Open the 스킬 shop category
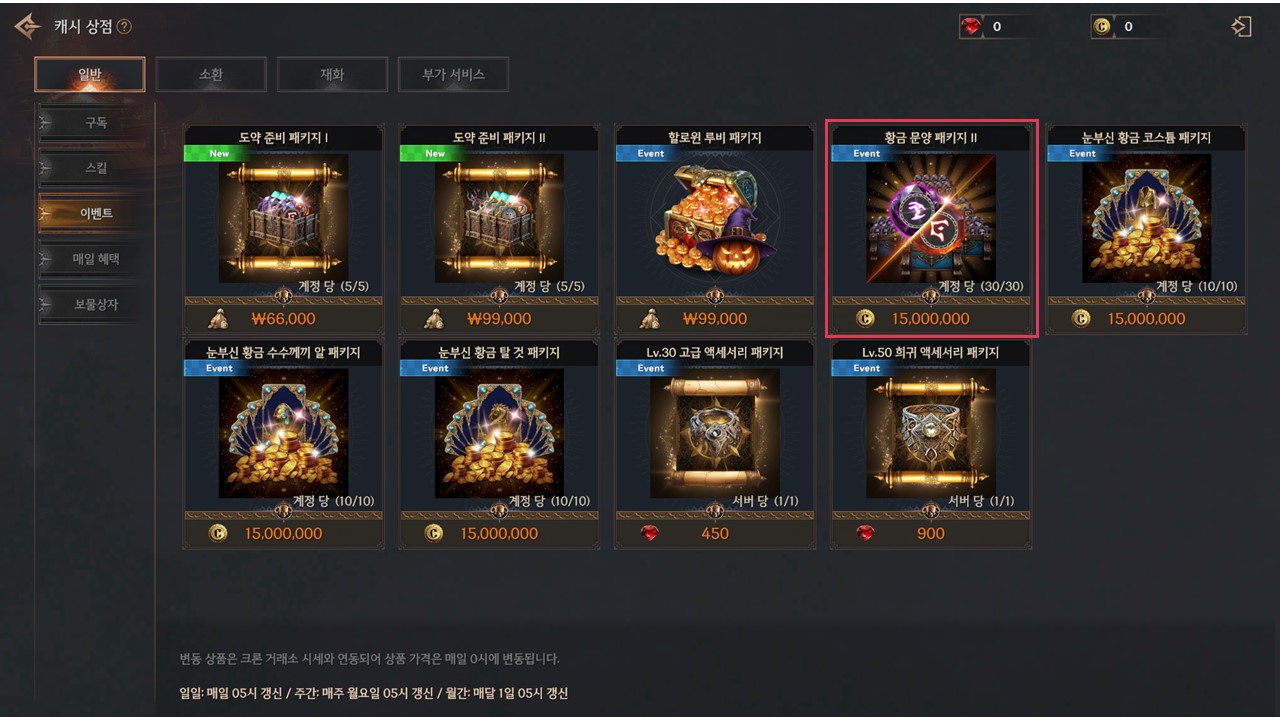The height and width of the screenshot is (720, 1280). (95, 168)
